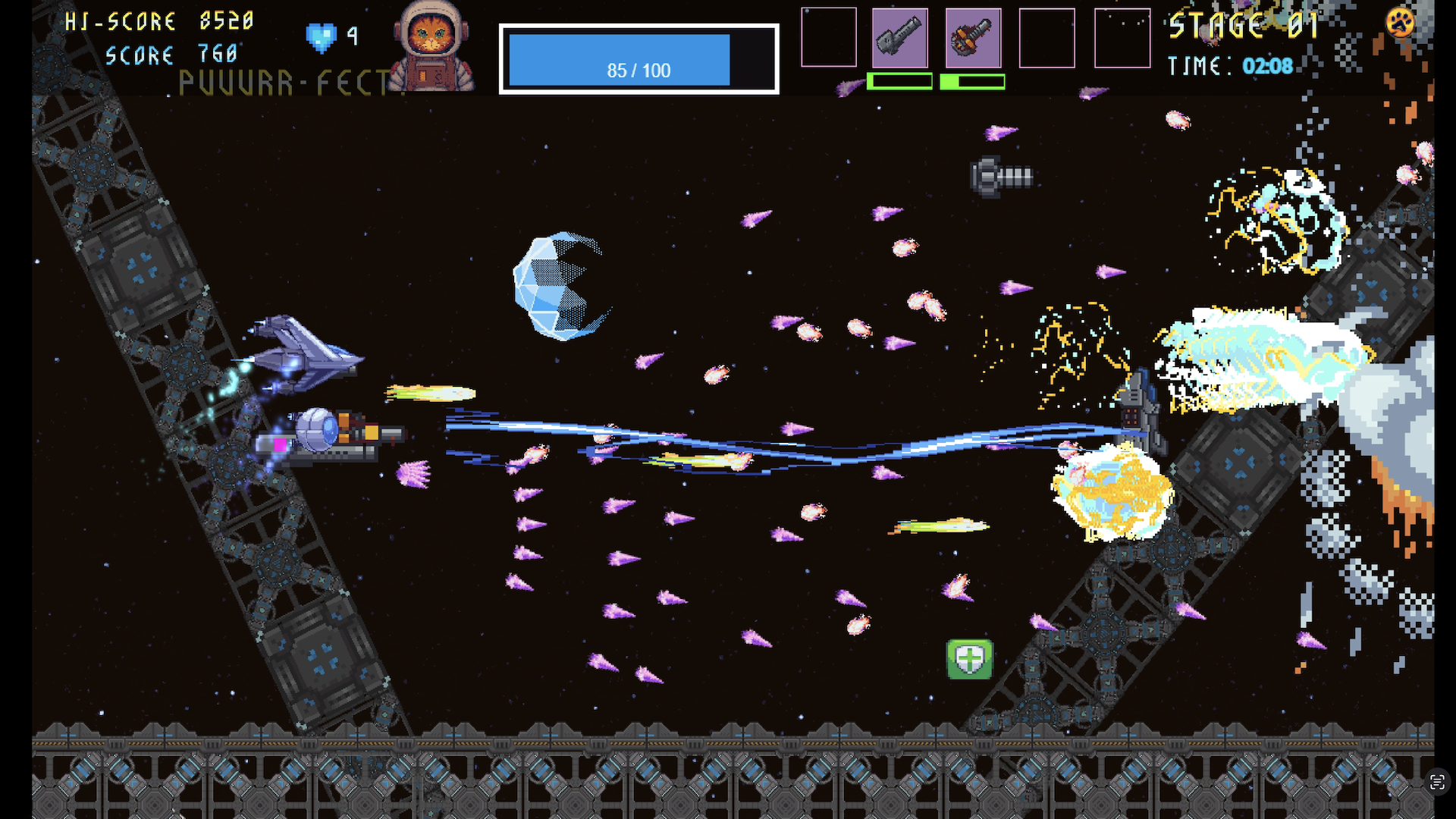This screenshot has height=819, width=1456.
Task: Click the orange paw print icon
Action: coord(1400,22)
